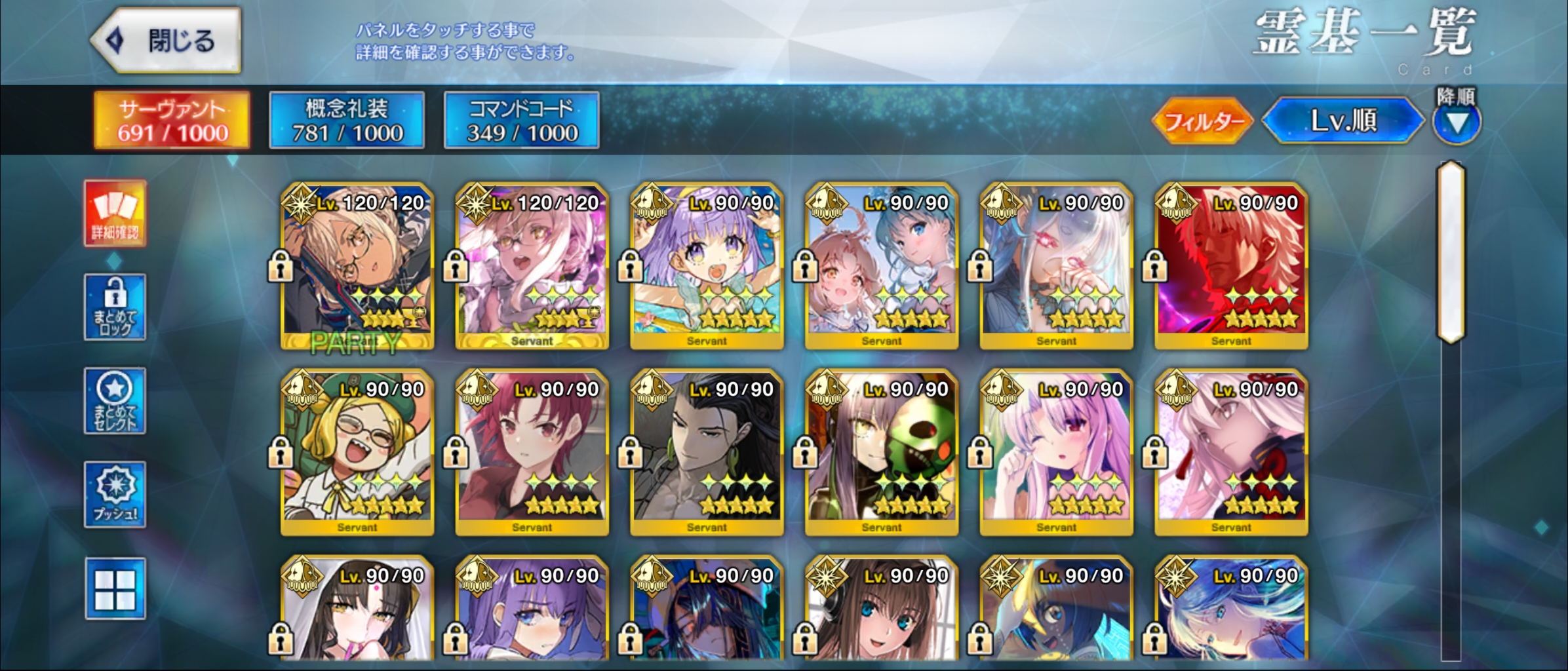The height and width of the screenshot is (671, 1568).
Task: Choose the まとめてロック bulk lock button
Action: pyautogui.click(x=115, y=307)
